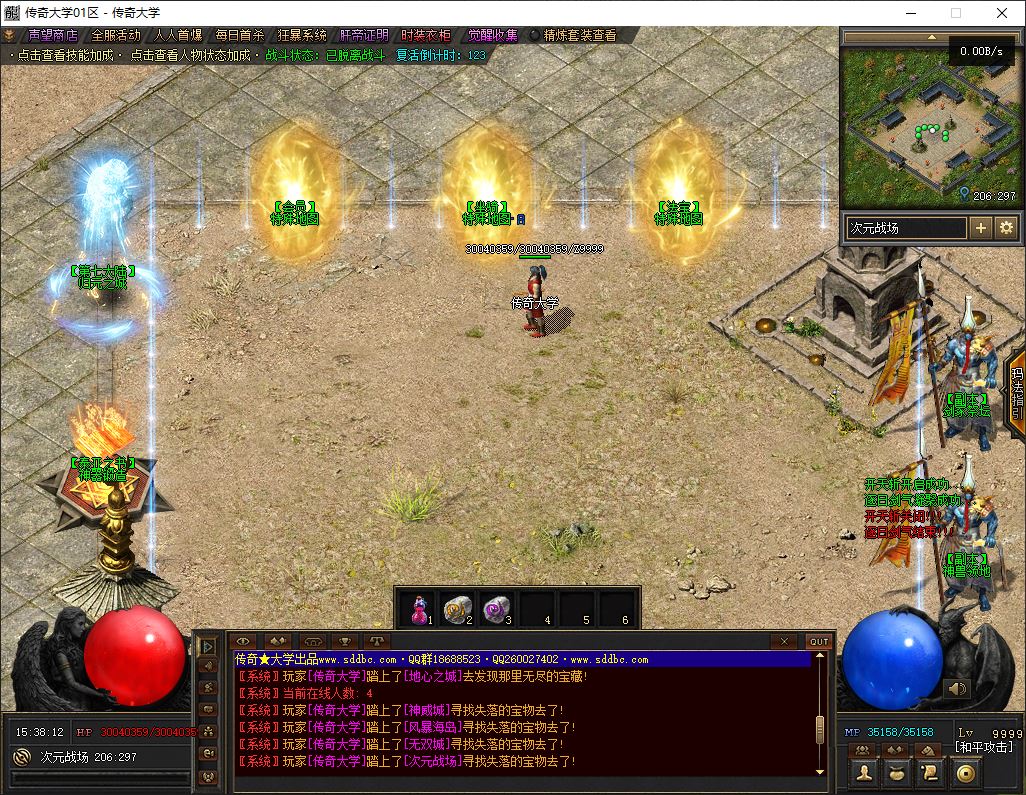Screen dimensions: 1026x795
Task: Click 点击查看人物状态加成 status bonus link
Action: 189,55
